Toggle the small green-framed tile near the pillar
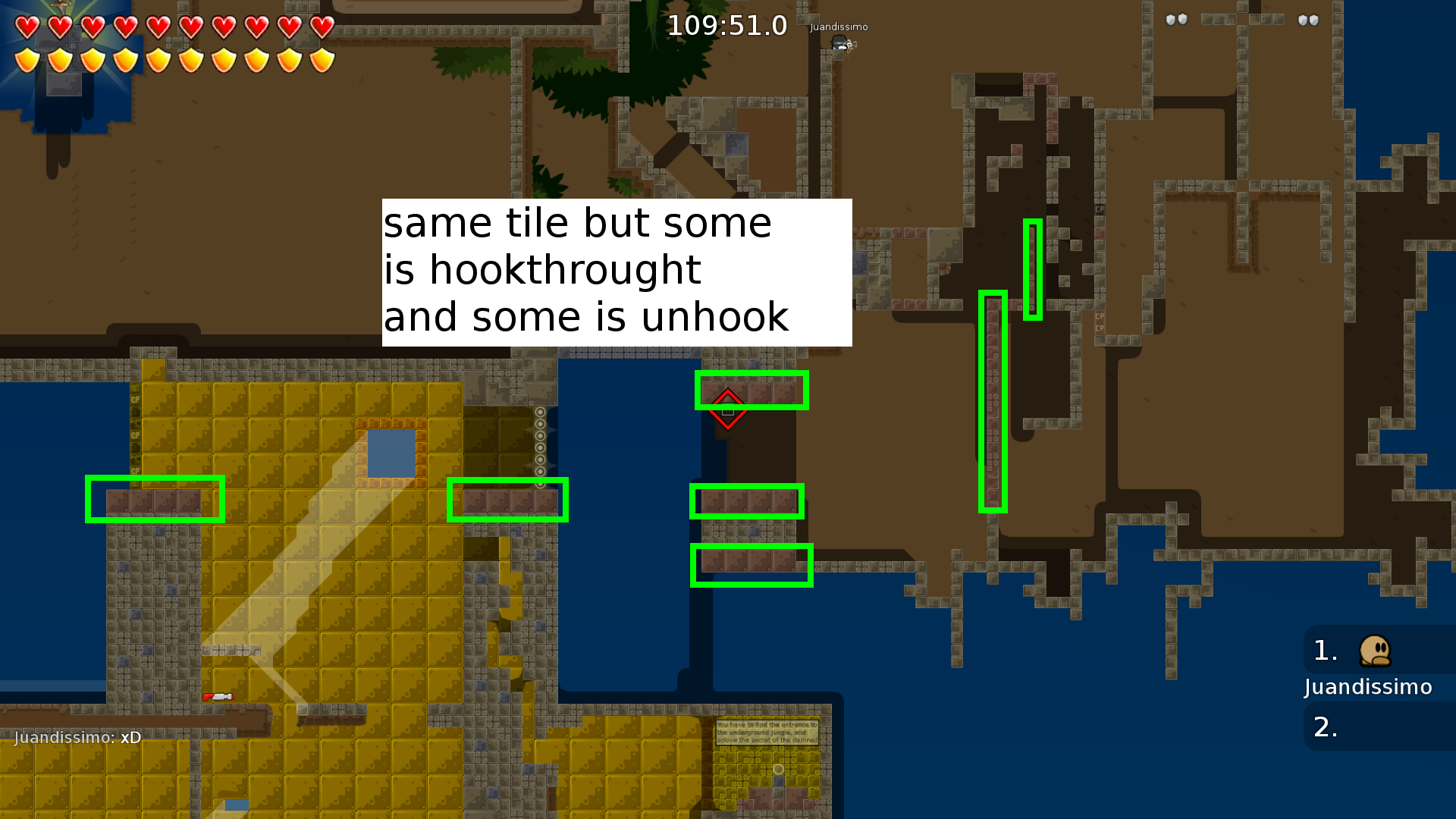Image resolution: width=1456 pixels, height=819 pixels. [1033, 269]
